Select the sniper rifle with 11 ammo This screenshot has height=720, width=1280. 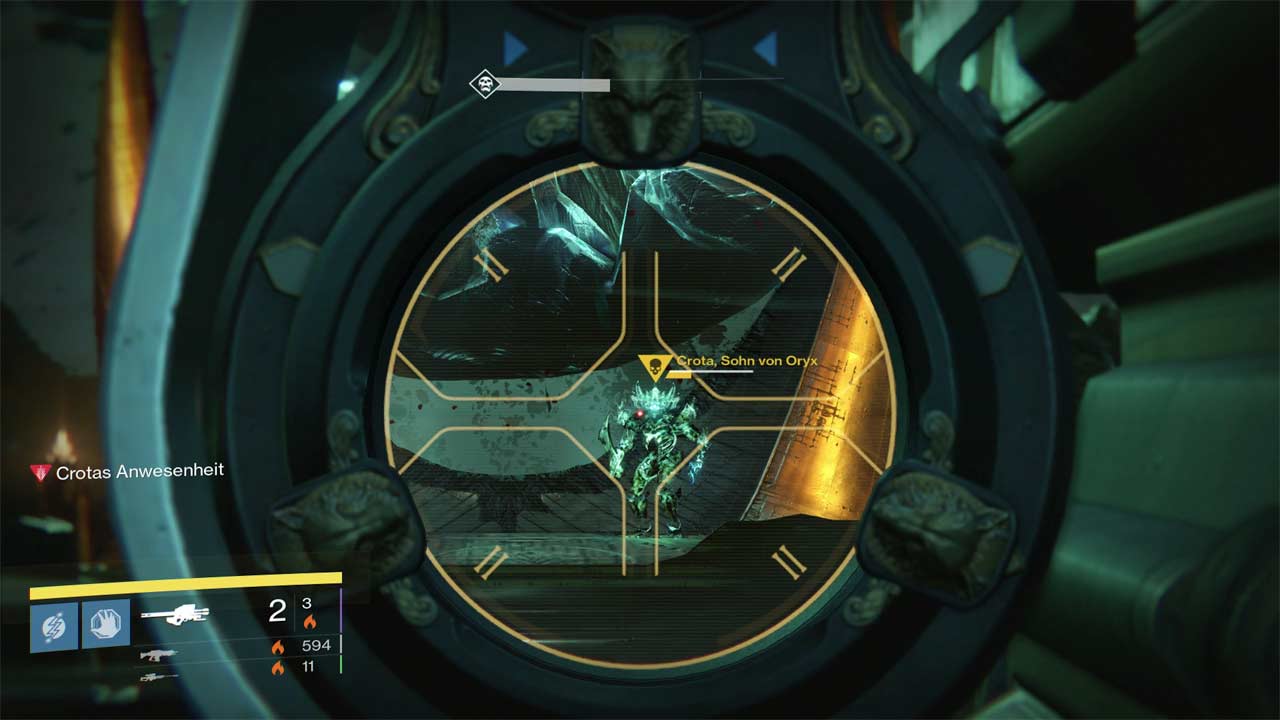[x=160, y=677]
